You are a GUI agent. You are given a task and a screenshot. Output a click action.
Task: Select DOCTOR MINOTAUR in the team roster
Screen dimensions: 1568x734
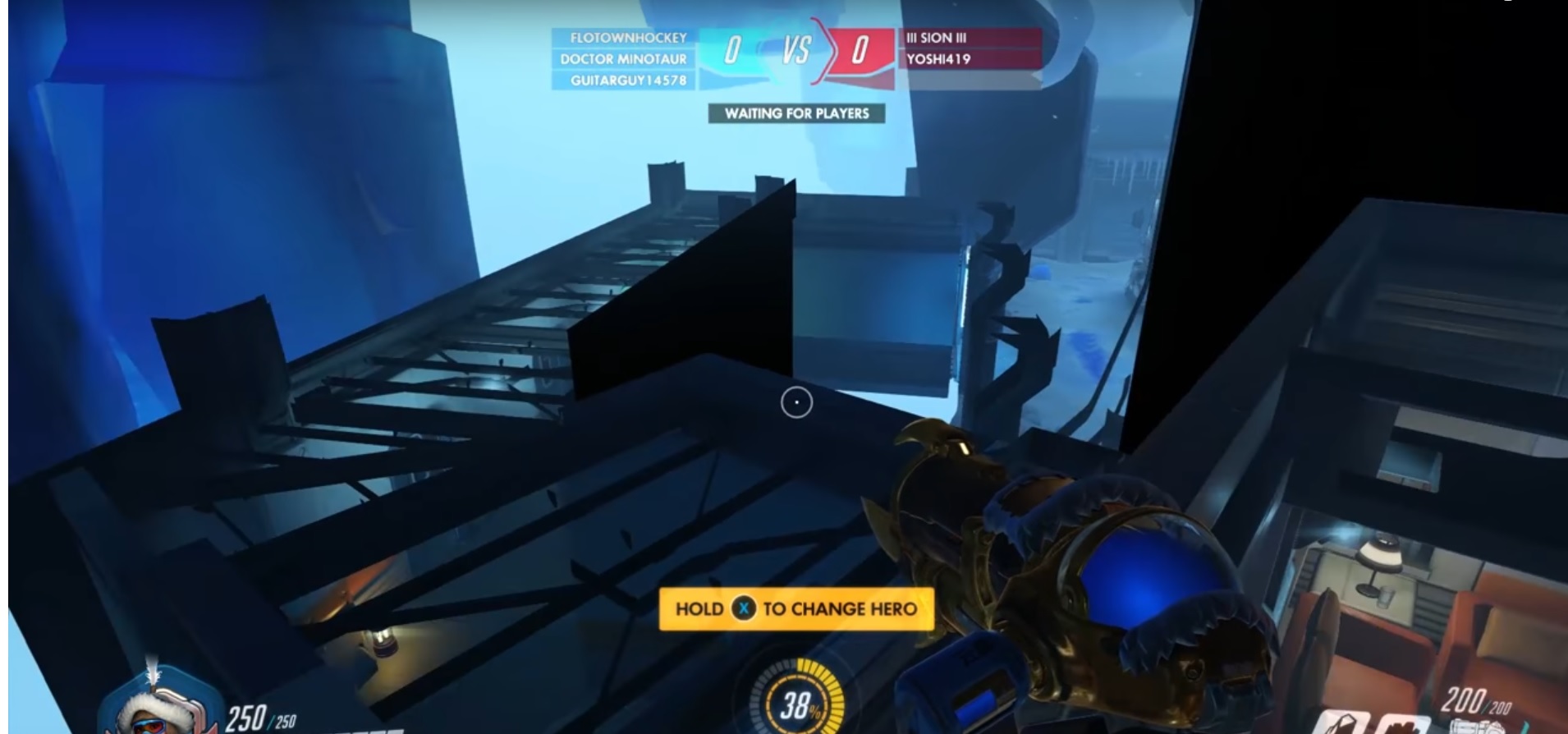pyautogui.click(x=623, y=59)
